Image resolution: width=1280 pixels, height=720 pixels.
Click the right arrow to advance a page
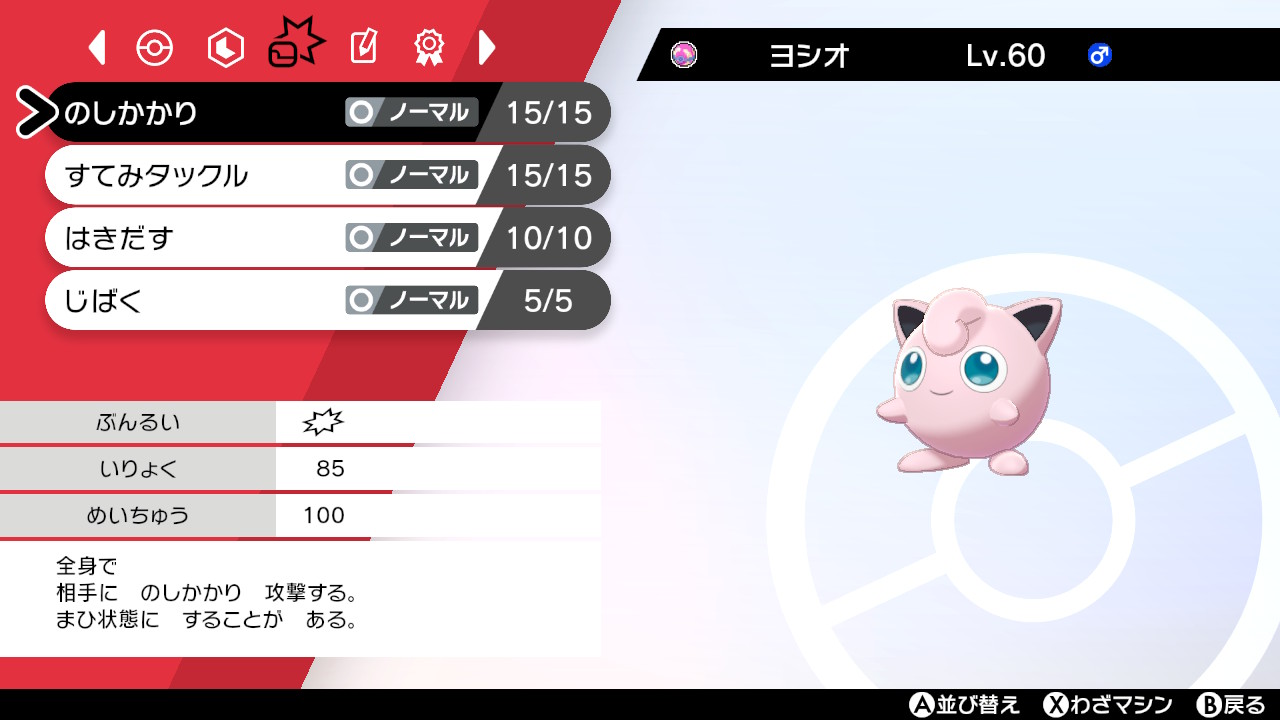pos(488,46)
